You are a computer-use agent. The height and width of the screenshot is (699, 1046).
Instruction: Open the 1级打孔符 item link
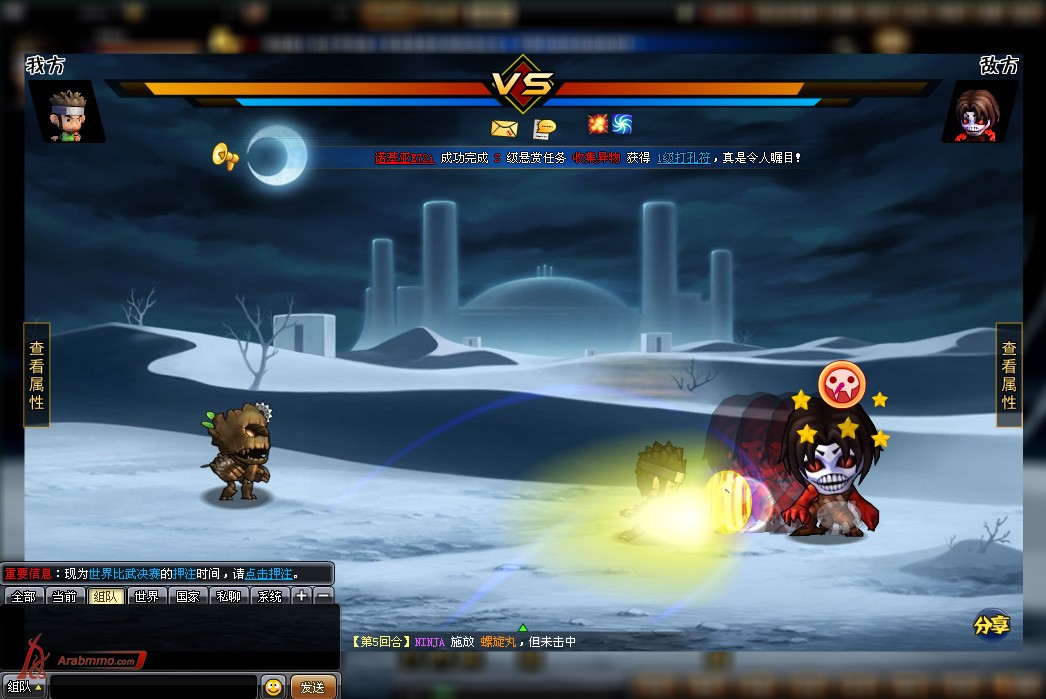tap(684, 158)
